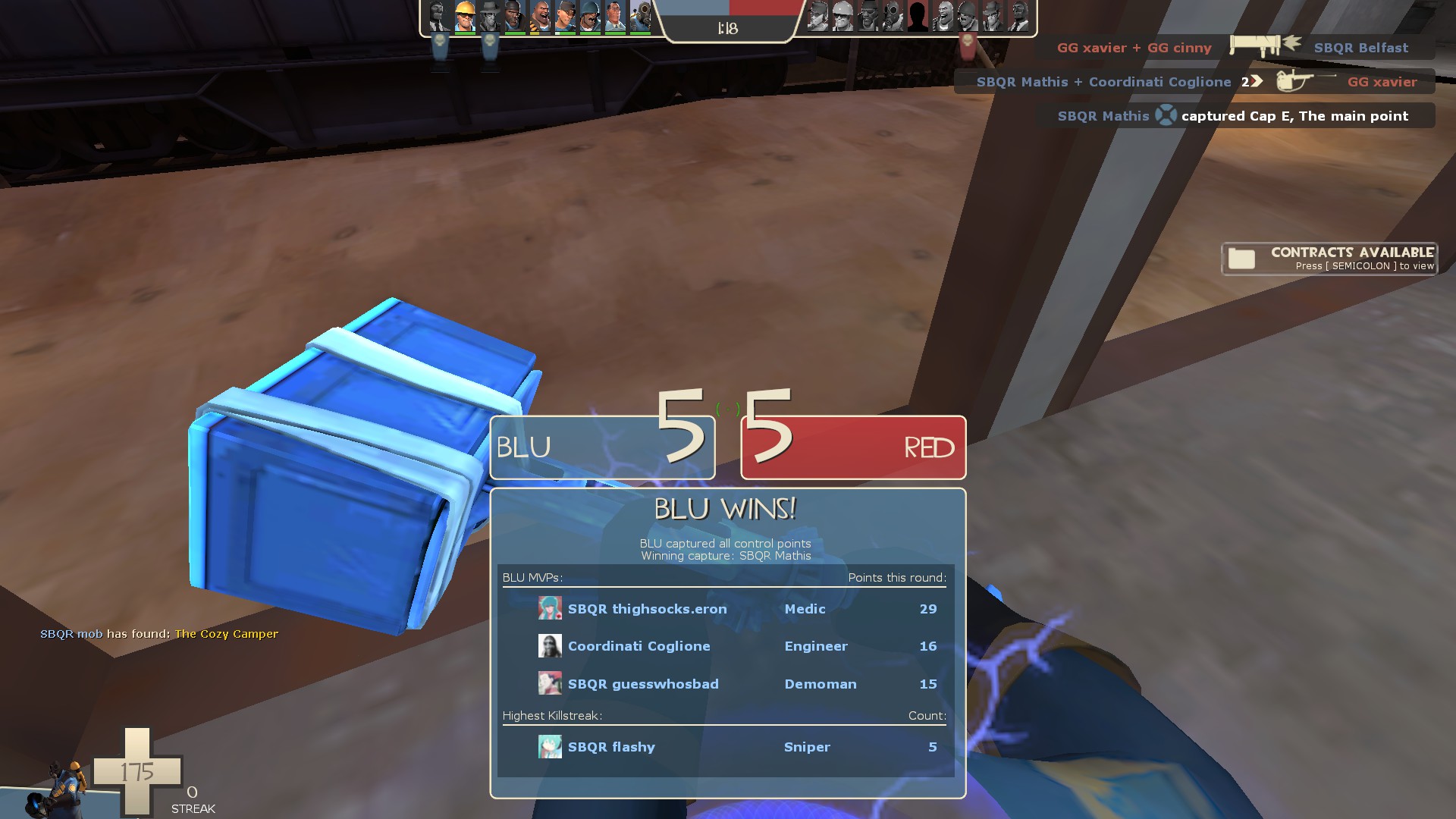Viewport: 1456px width, 819px height.
Task: Click the Cap E capture notice
Action: click(x=1235, y=116)
